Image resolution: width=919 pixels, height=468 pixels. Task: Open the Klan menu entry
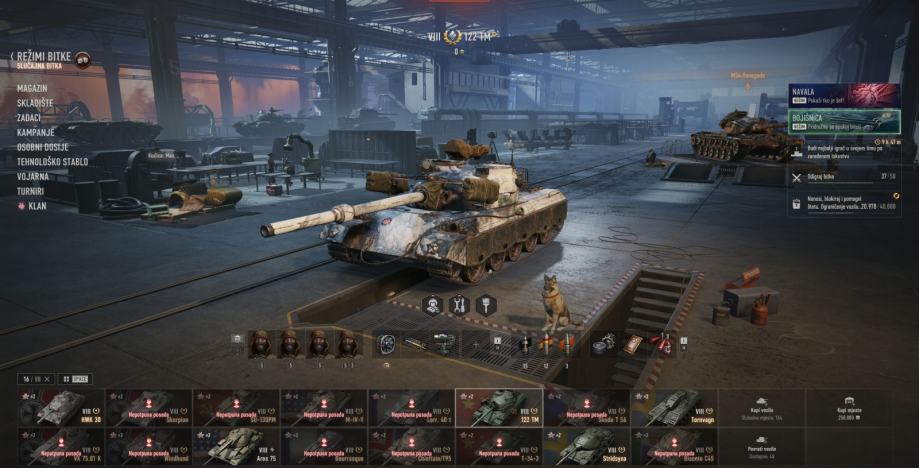tap(36, 205)
